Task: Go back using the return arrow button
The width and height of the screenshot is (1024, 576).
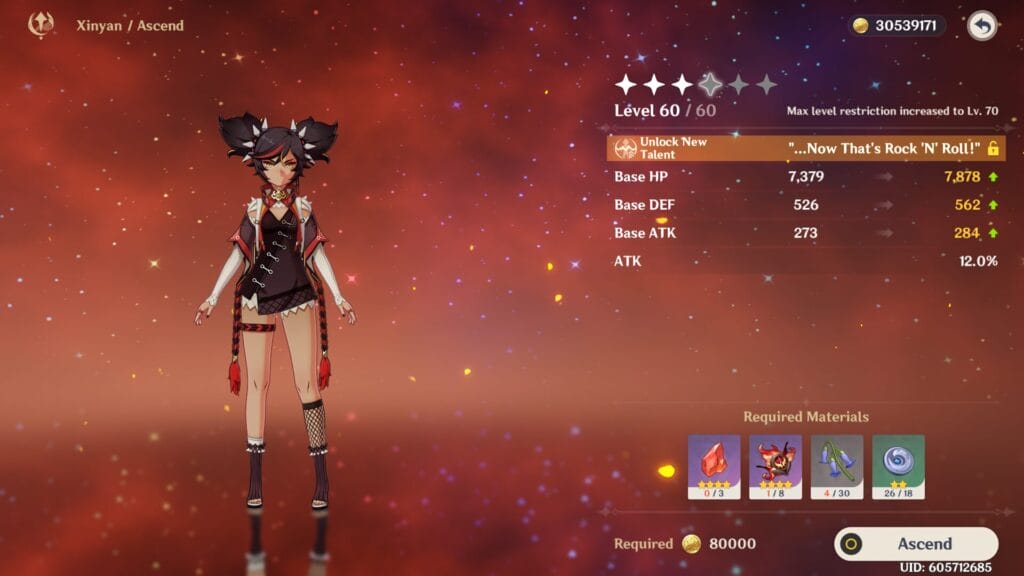Action: (x=982, y=26)
